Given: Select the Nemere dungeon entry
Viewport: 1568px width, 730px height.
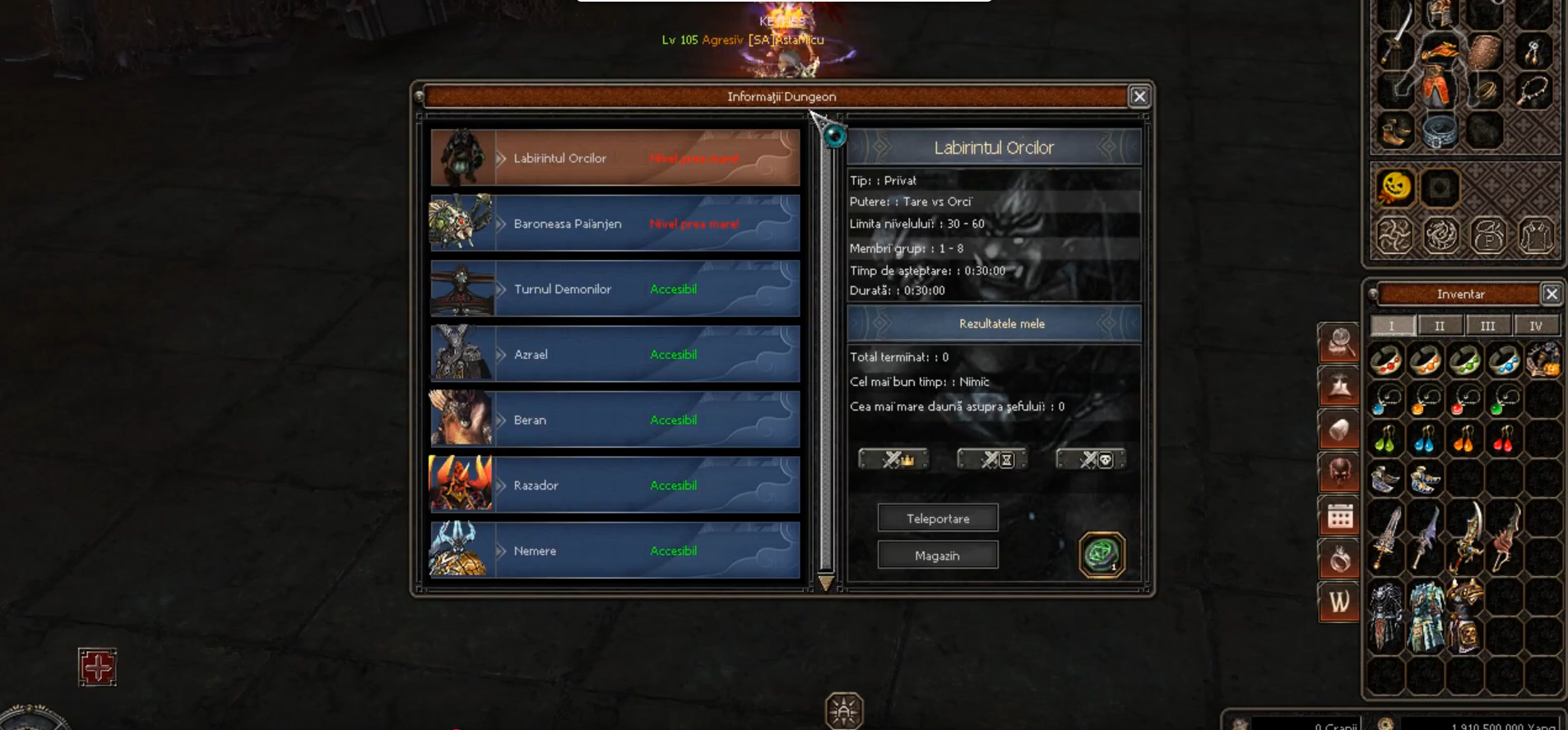Looking at the screenshot, I should pos(615,551).
